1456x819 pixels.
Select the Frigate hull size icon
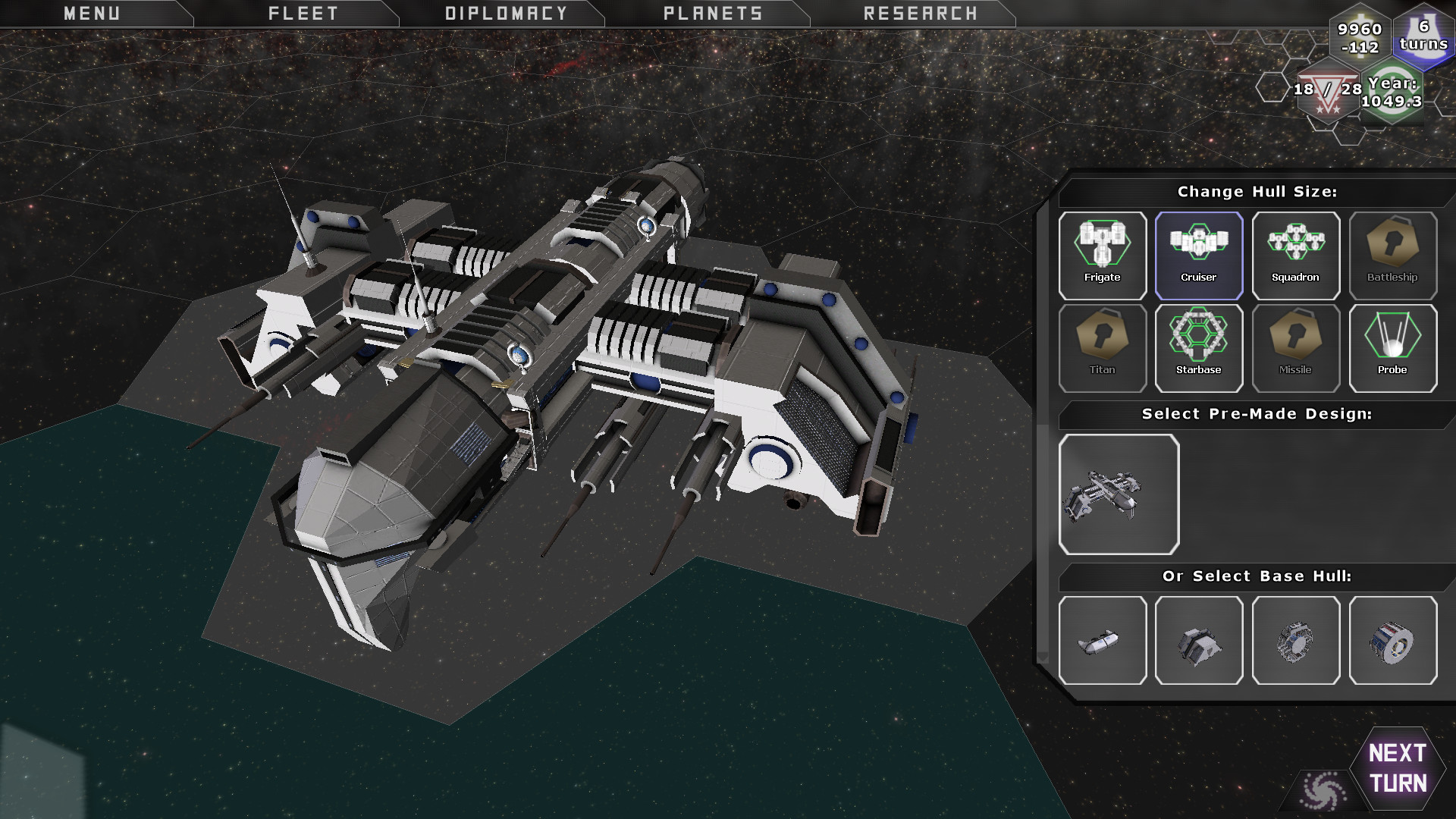pyautogui.click(x=1103, y=254)
